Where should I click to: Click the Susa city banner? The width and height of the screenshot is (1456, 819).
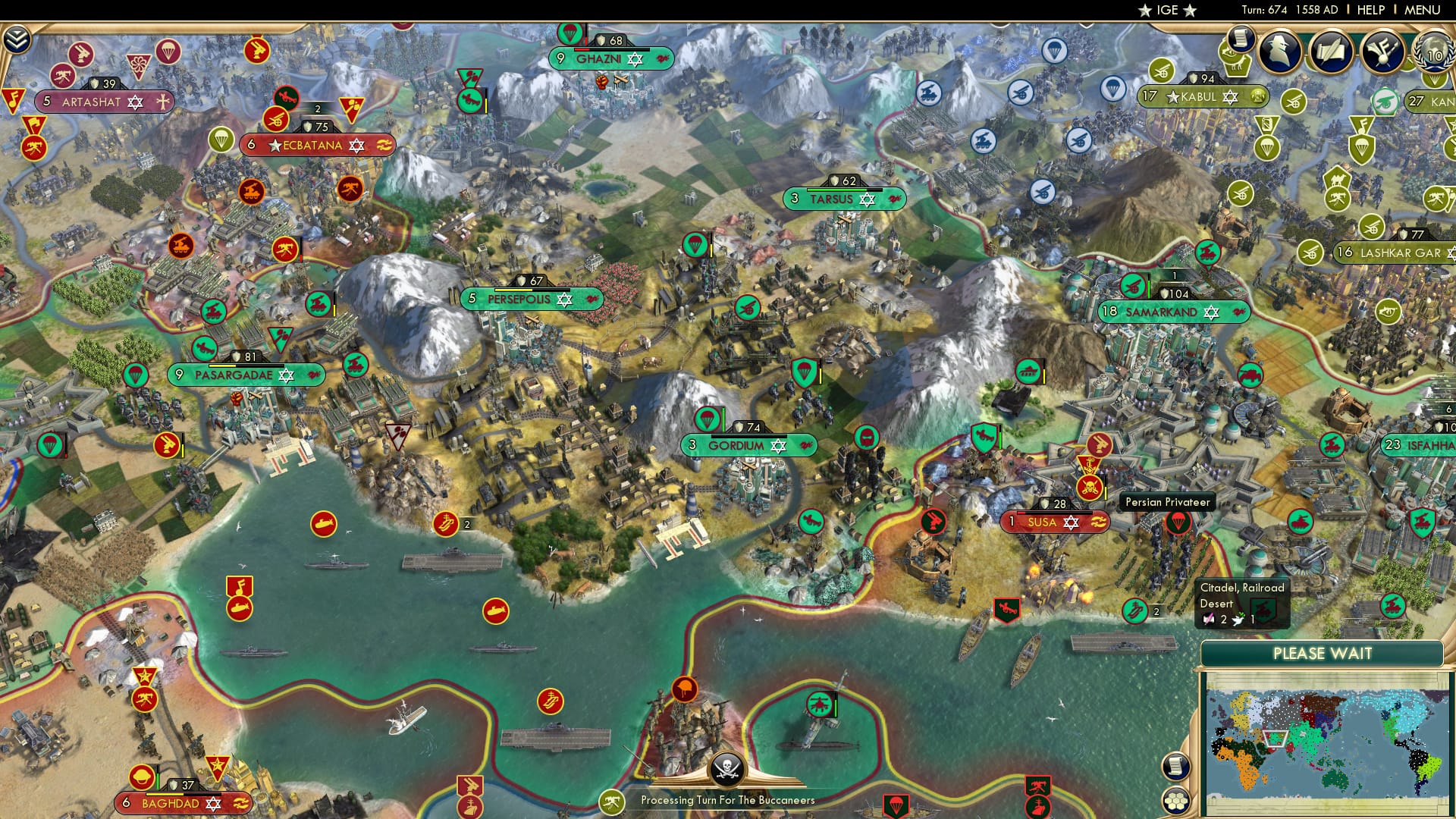pyautogui.click(x=1054, y=522)
